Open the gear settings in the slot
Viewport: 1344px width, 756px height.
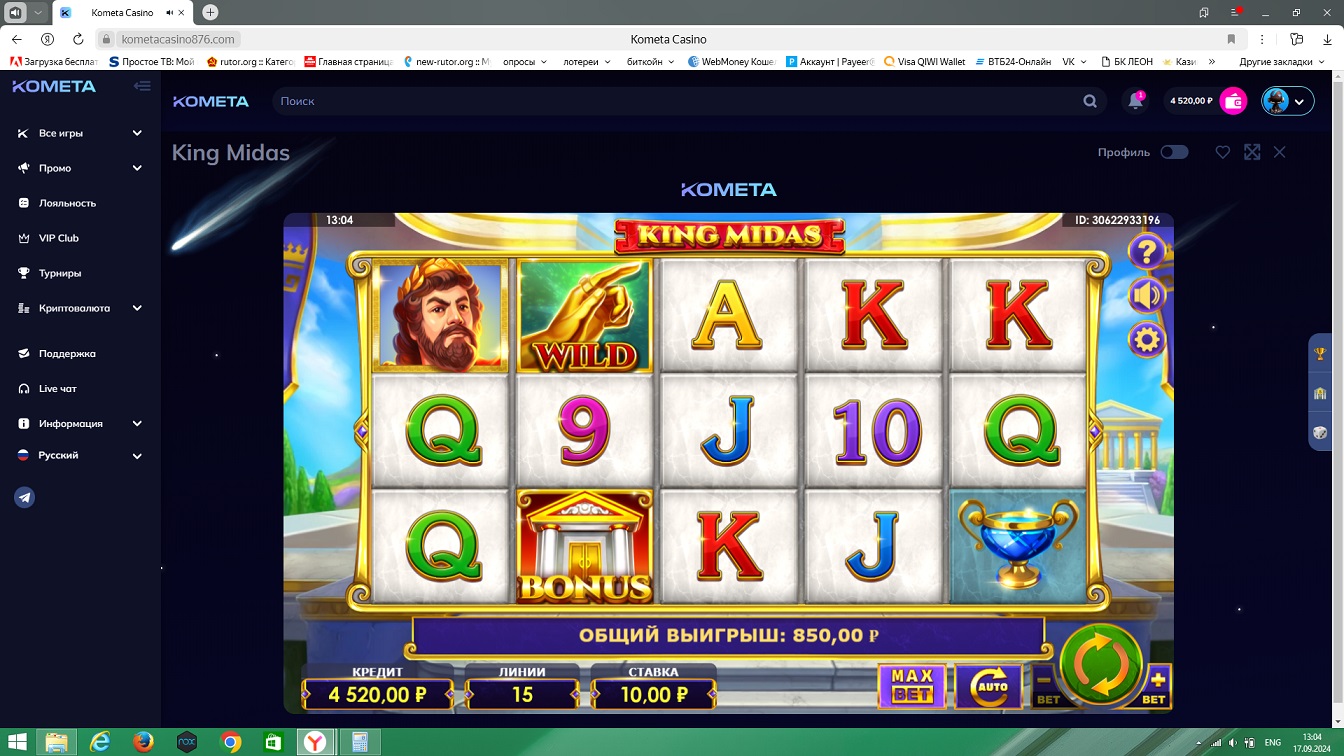click(1146, 340)
